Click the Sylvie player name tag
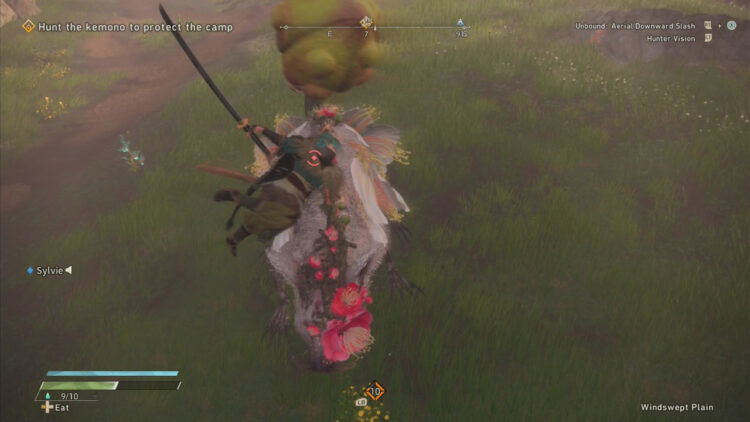The image size is (750, 422). [x=50, y=270]
